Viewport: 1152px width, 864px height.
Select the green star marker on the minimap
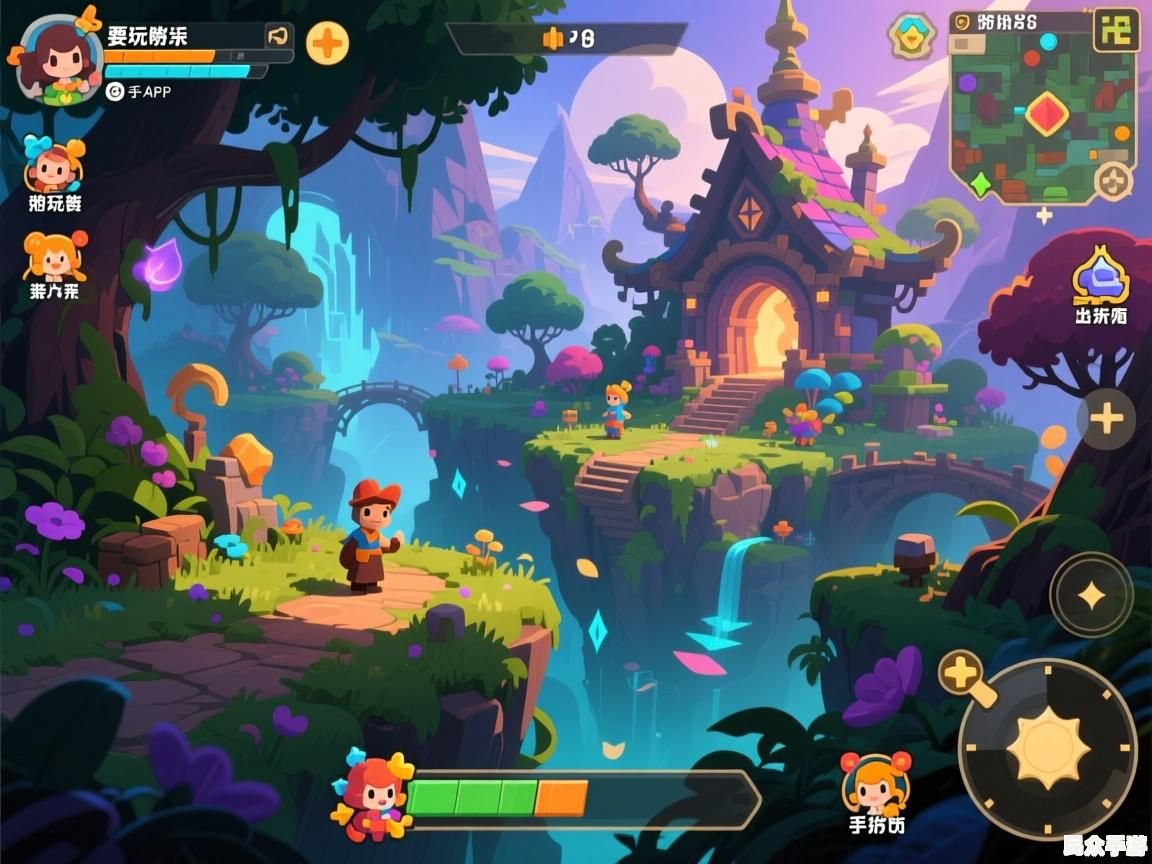click(980, 183)
